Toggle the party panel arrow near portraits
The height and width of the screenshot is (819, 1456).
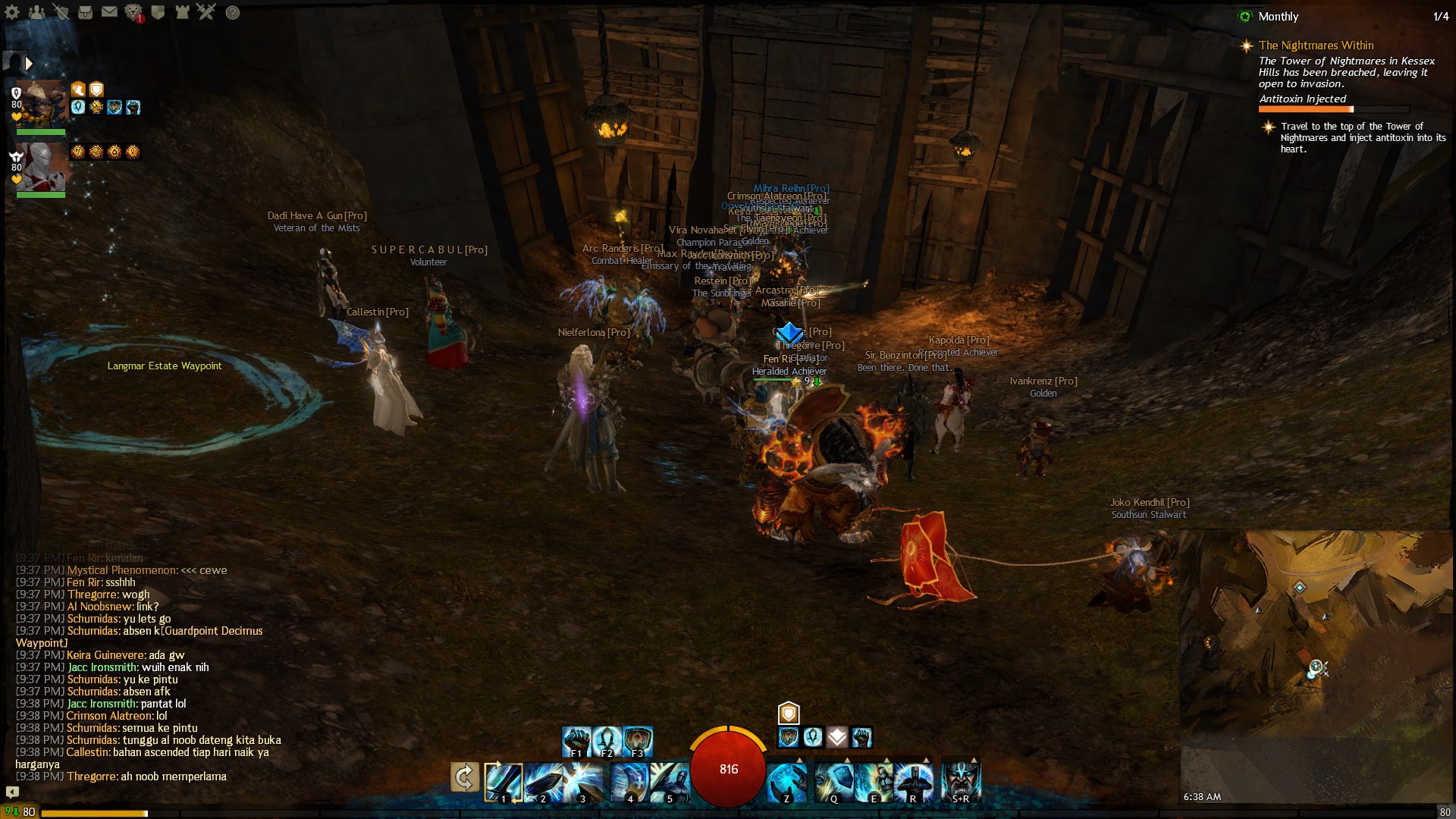[x=29, y=63]
